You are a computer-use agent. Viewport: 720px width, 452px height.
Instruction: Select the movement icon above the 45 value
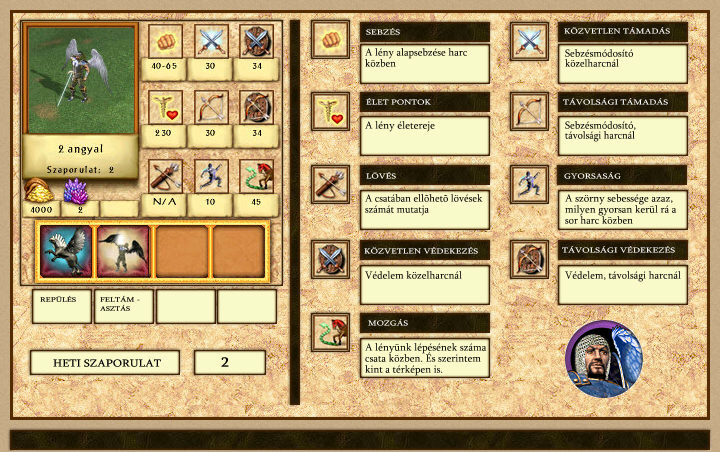pyautogui.click(x=257, y=175)
